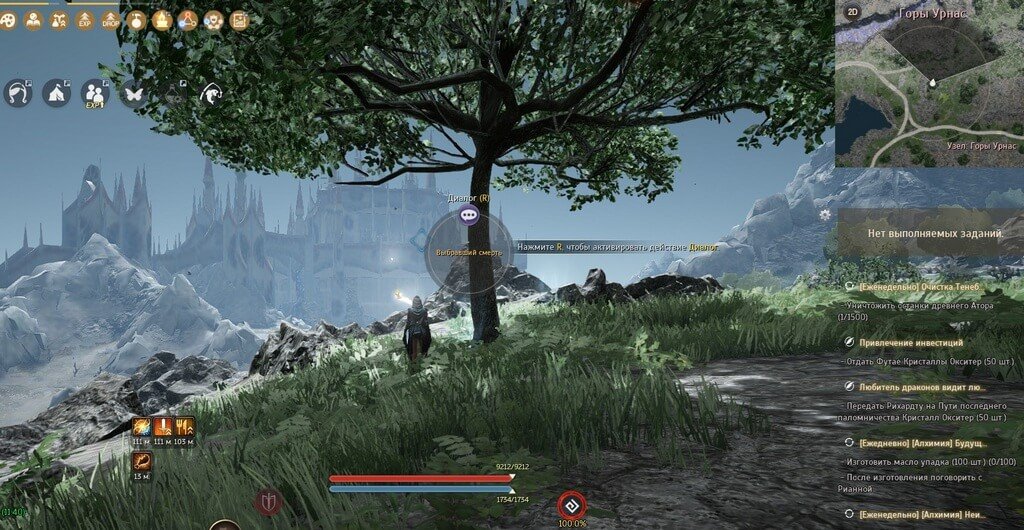Image resolution: width=1024 pixels, height=530 pixels.
Task: Open the EXP boost icon in top row
Action: click(x=84, y=20)
